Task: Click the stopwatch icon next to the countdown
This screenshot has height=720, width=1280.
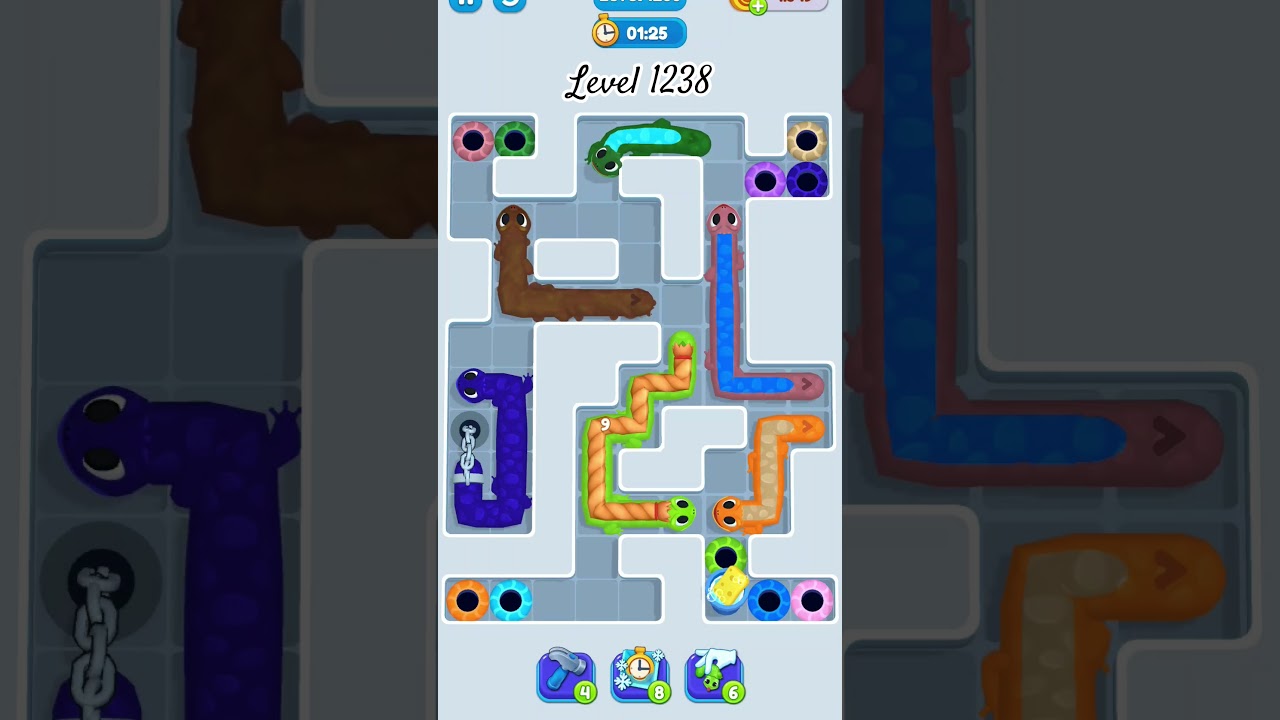Action: (x=604, y=32)
